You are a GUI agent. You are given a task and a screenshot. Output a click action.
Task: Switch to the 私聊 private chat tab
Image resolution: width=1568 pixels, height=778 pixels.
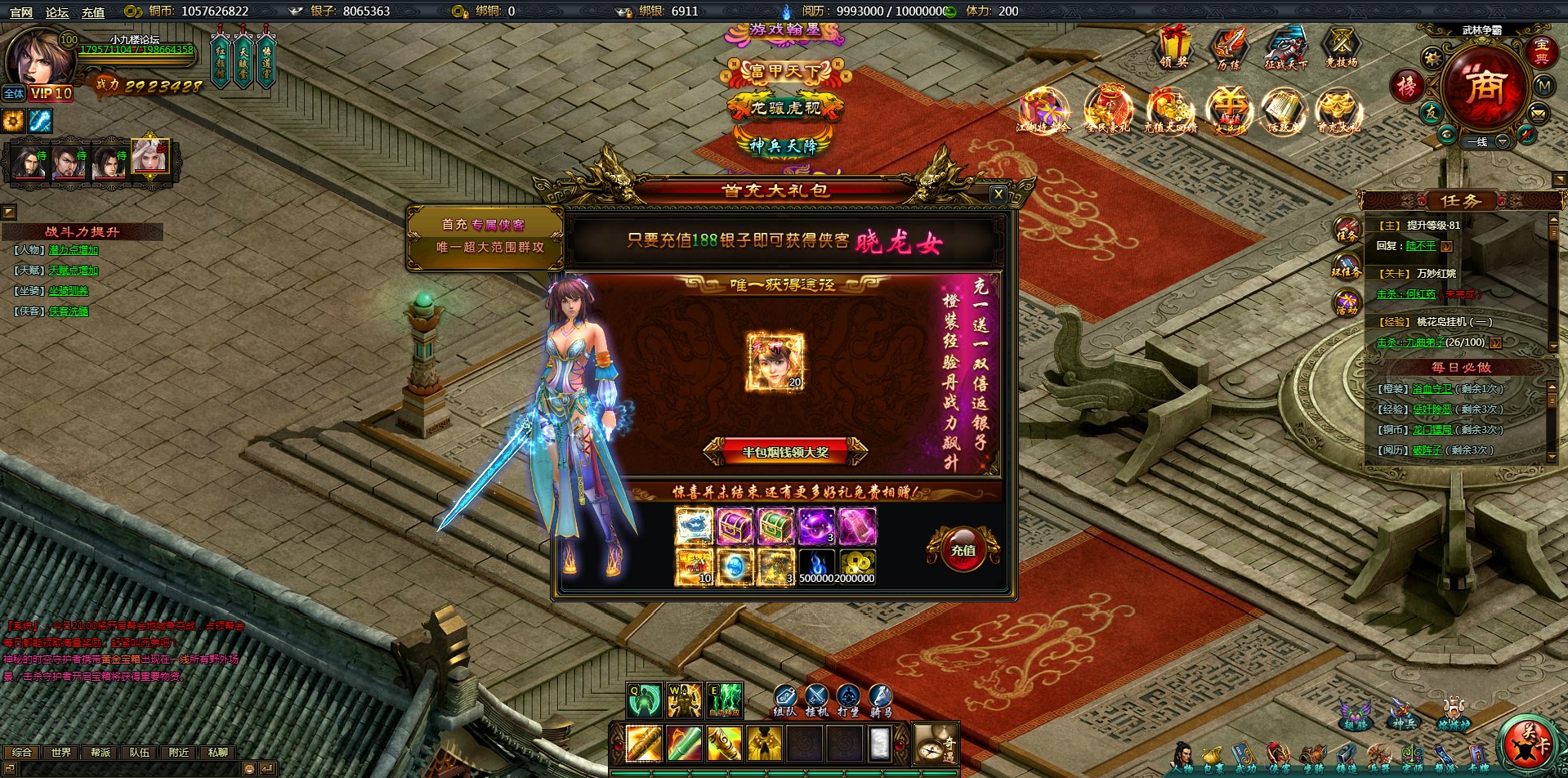click(x=218, y=752)
